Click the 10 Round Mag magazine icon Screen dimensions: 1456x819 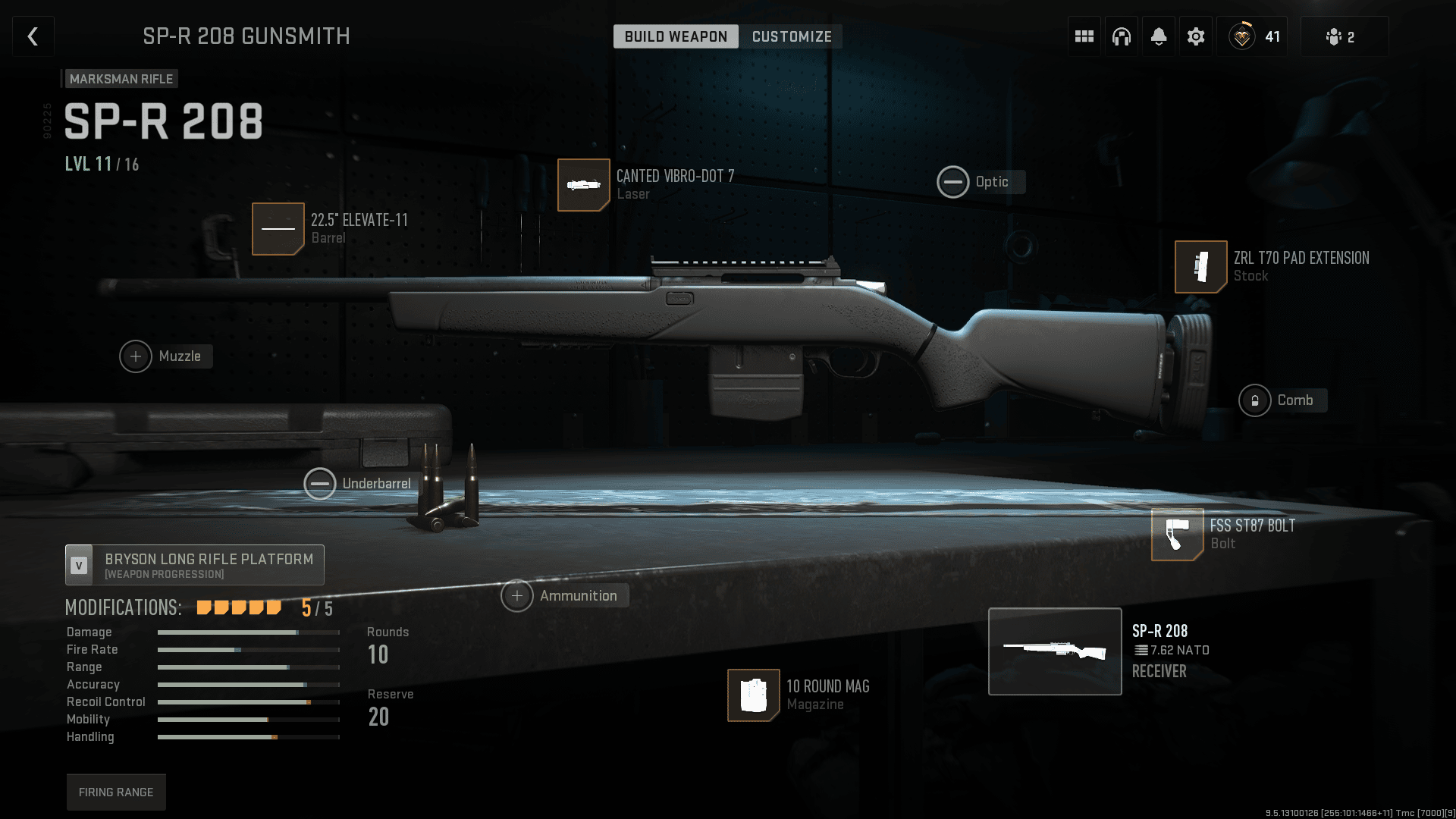point(753,695)
